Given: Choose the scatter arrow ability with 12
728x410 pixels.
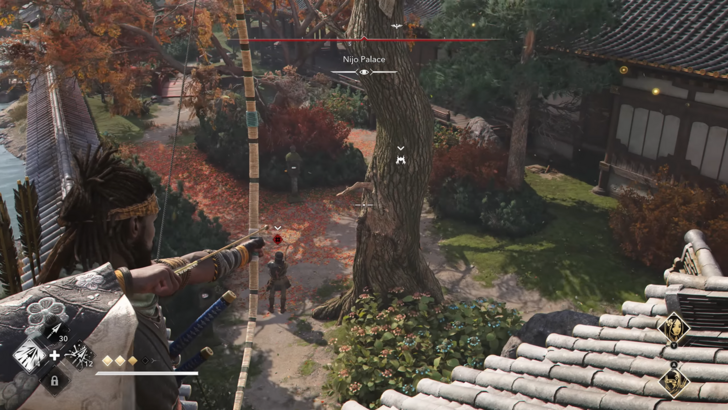Looking at the screenshot, I should (x=77, y=355).
